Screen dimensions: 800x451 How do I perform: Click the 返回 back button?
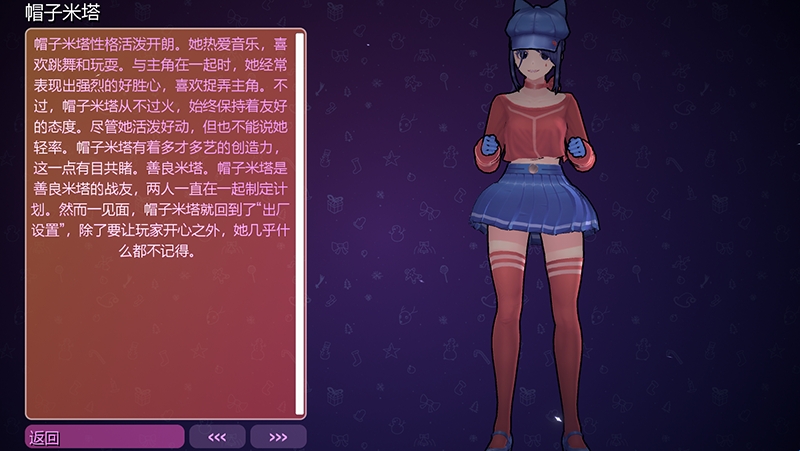(x=104, y=437)
